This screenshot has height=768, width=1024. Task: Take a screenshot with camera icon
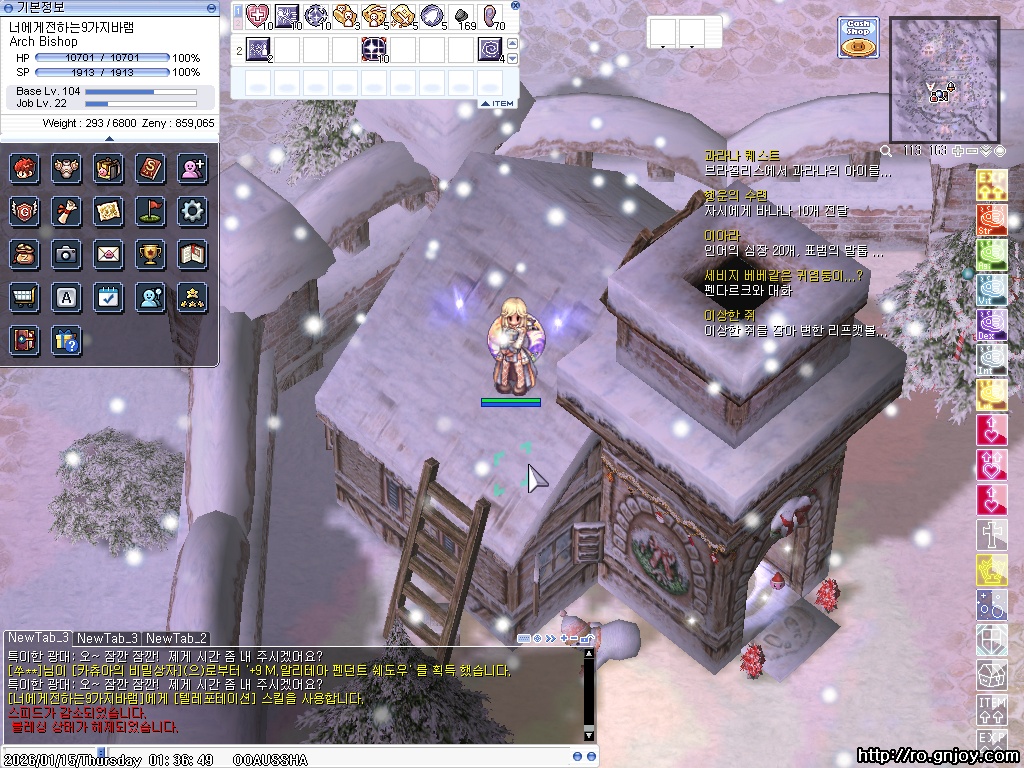[66, 254]
